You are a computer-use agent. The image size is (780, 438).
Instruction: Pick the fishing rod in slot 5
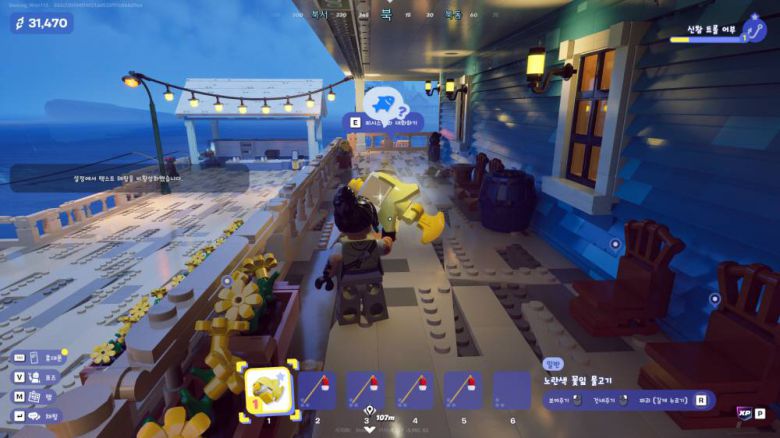(x=463, y=390)
